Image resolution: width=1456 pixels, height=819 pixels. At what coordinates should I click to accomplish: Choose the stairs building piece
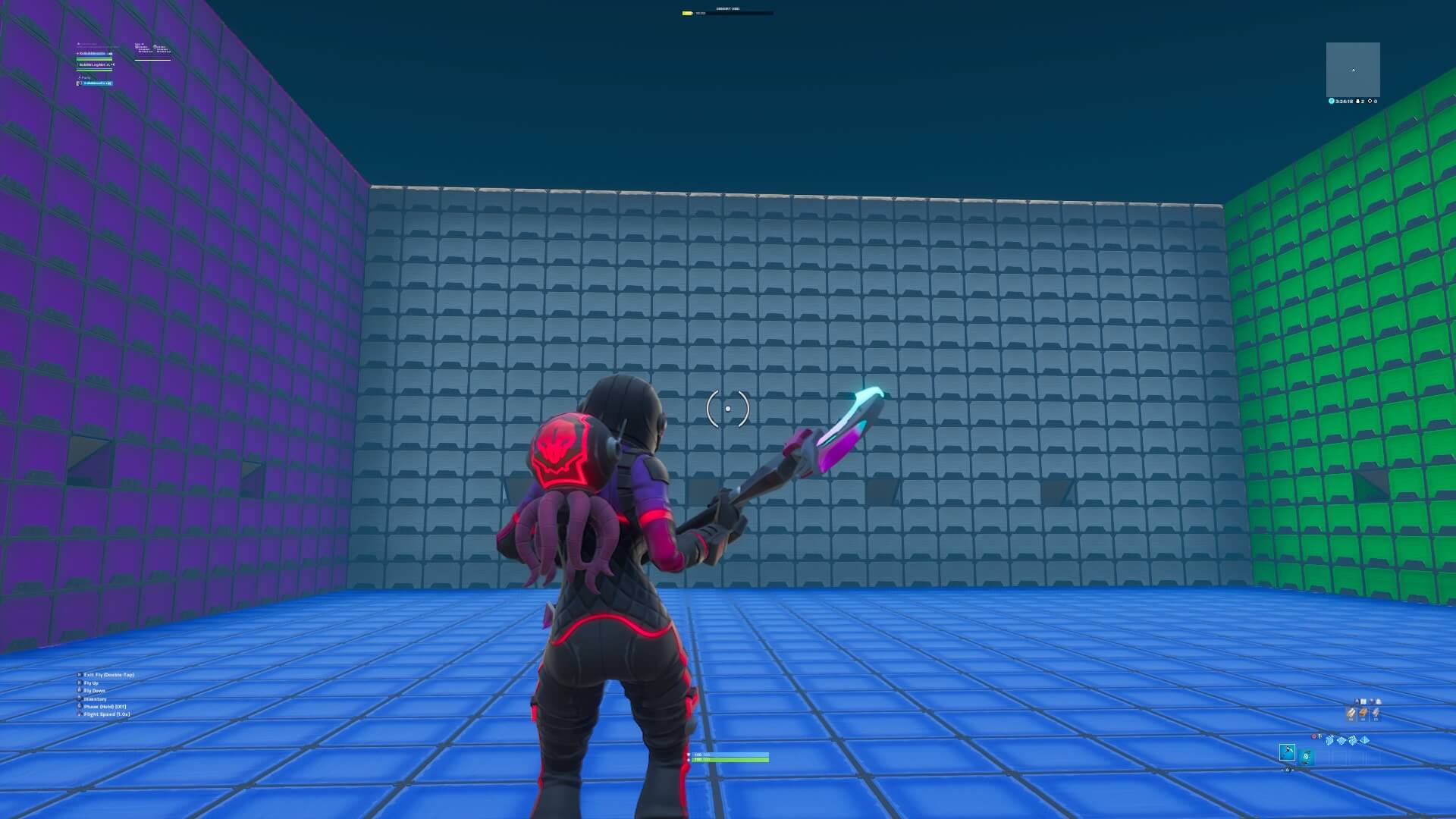1353,740
